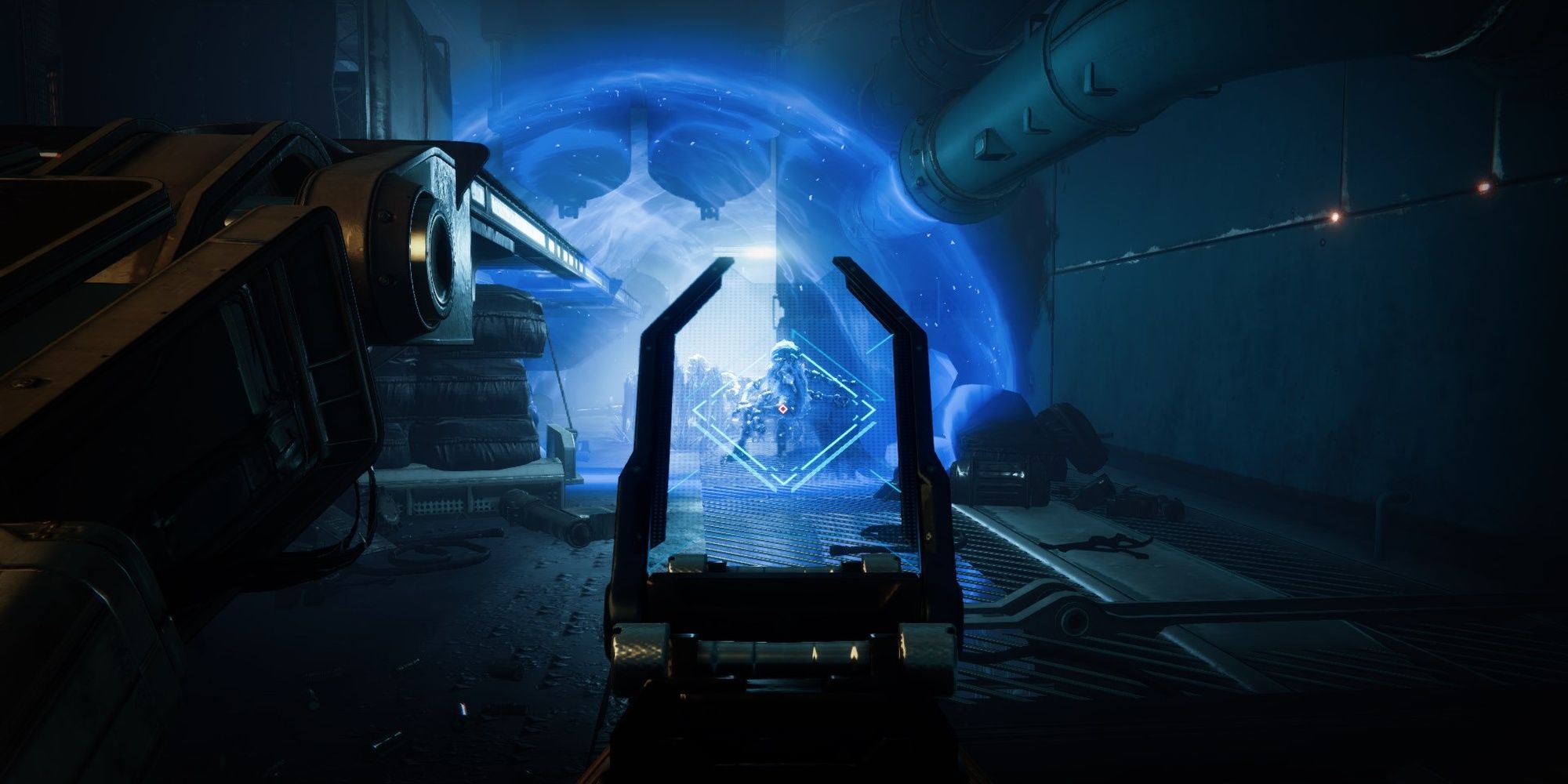Click the red diamond reticle dot
The width and height of the screenshot is (1568, 784).
point(783,408)
